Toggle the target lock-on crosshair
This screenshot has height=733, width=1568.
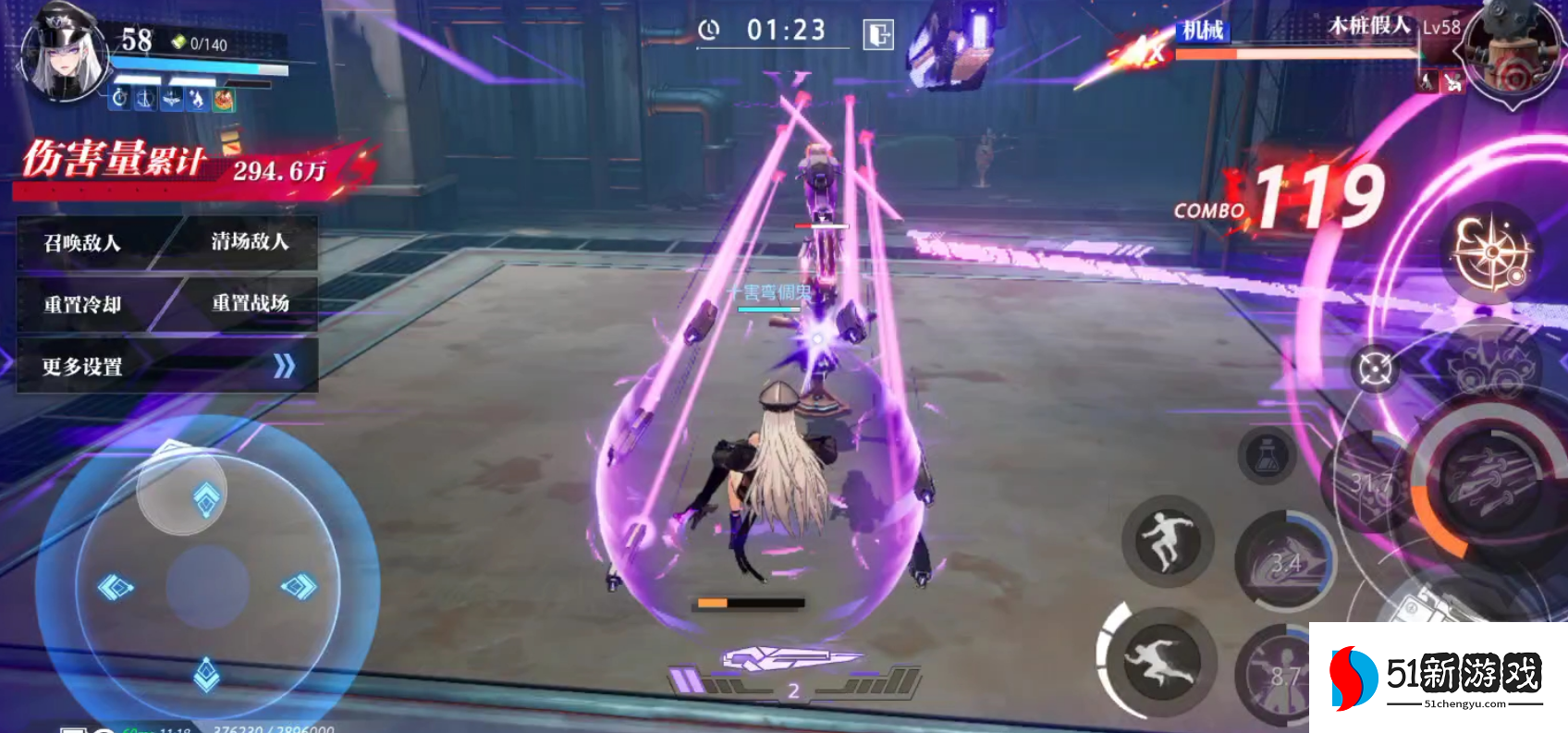[1375, 369]
